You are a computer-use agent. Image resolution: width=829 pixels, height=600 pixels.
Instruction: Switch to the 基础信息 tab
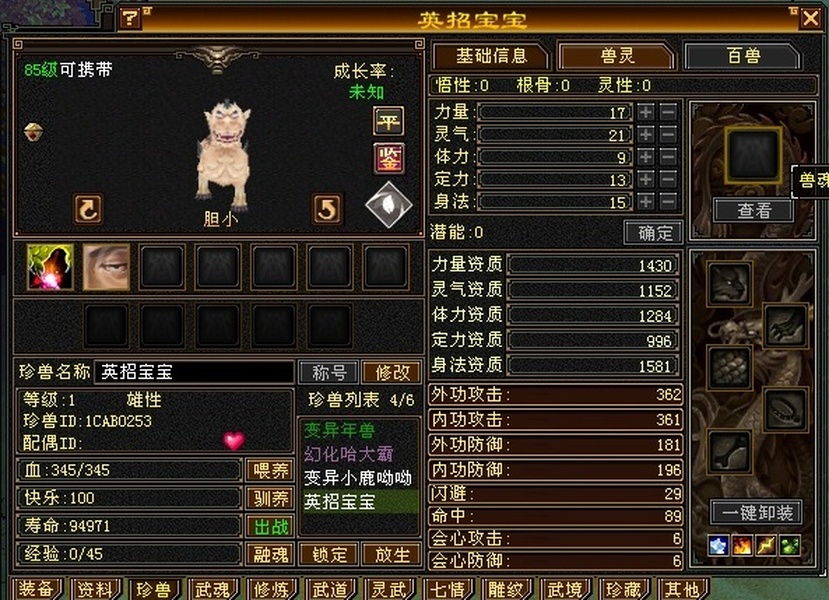[491, 57]
